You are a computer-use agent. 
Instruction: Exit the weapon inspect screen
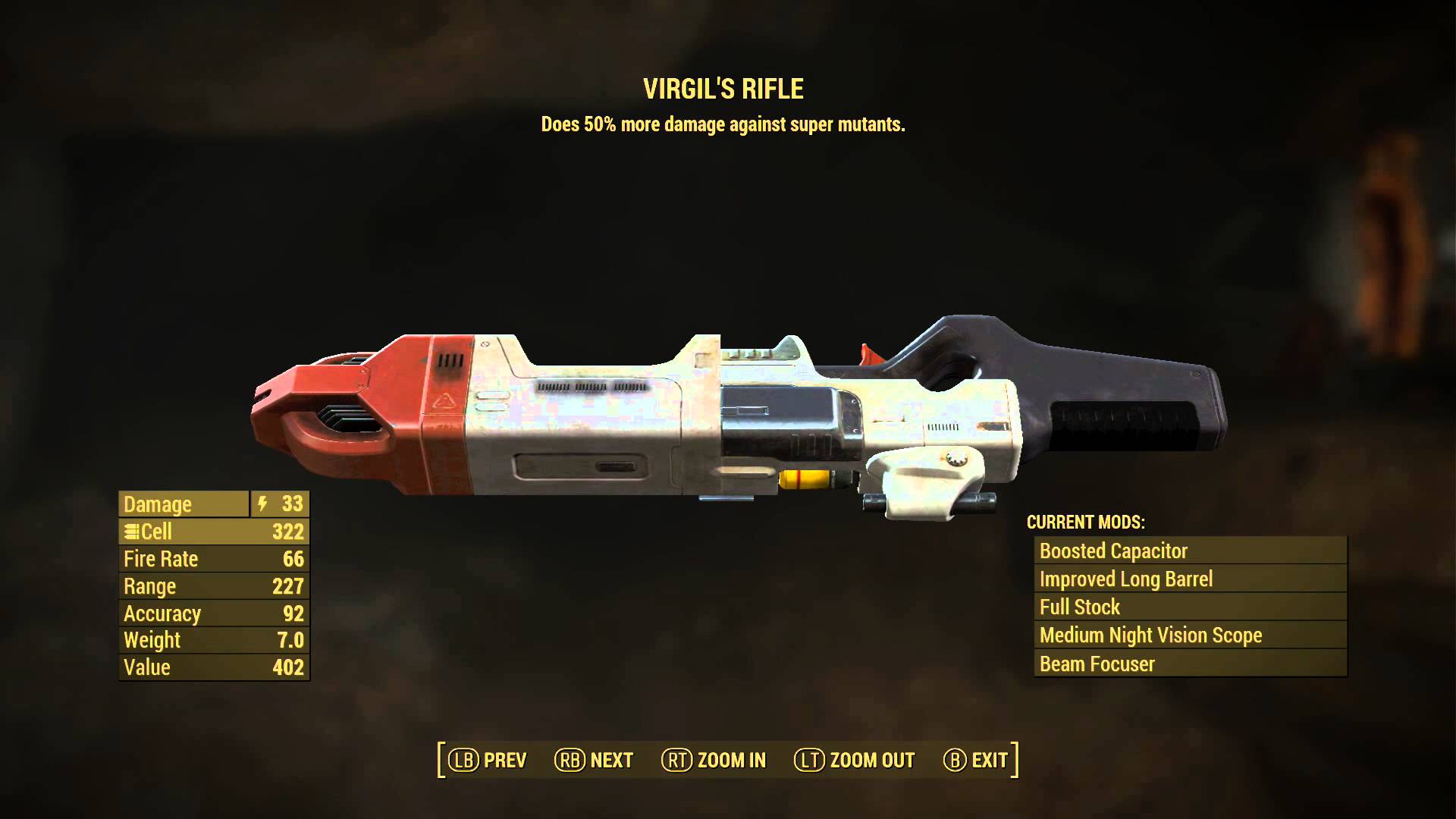(976, 760)
